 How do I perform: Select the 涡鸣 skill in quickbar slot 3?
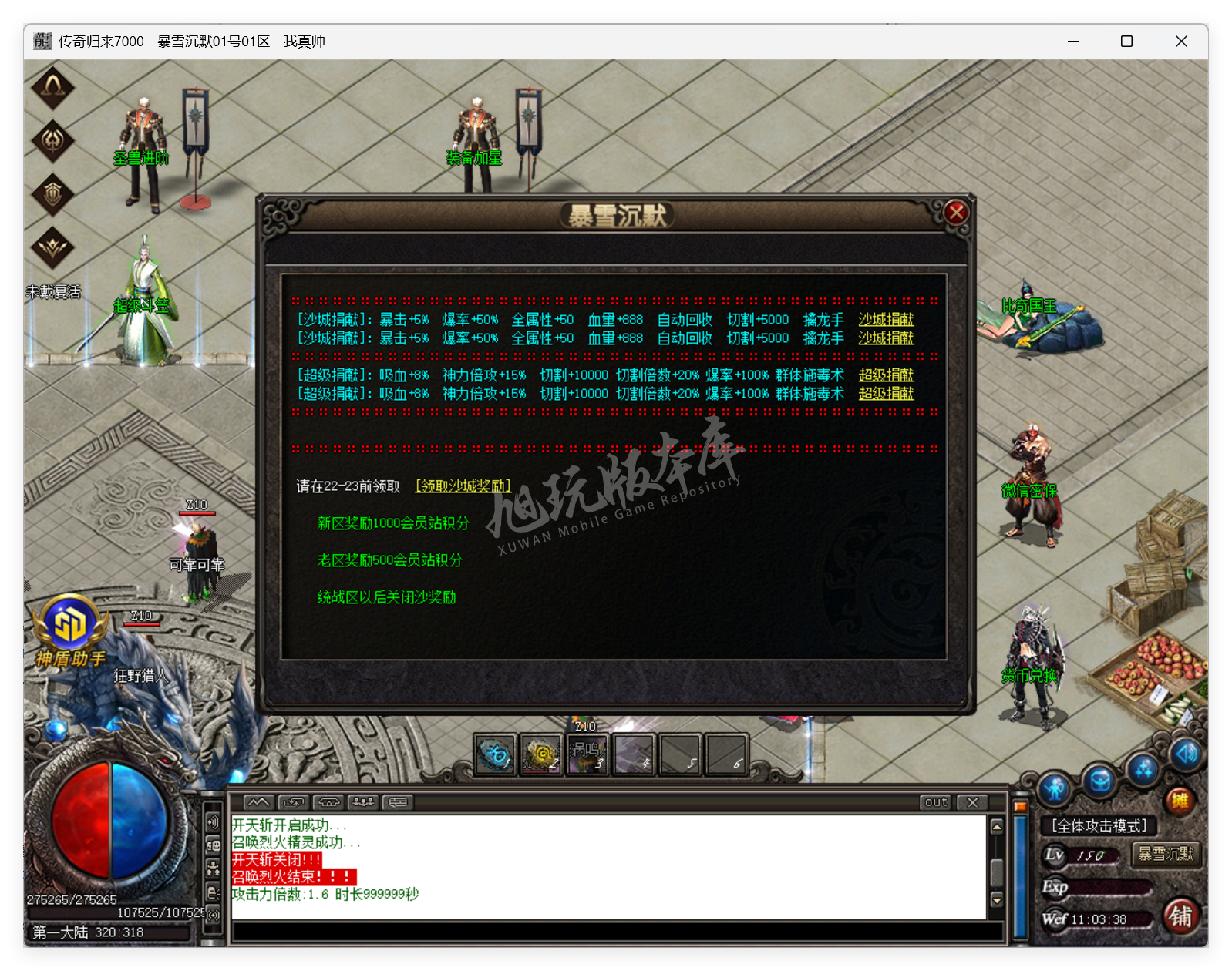coord(587,754)
